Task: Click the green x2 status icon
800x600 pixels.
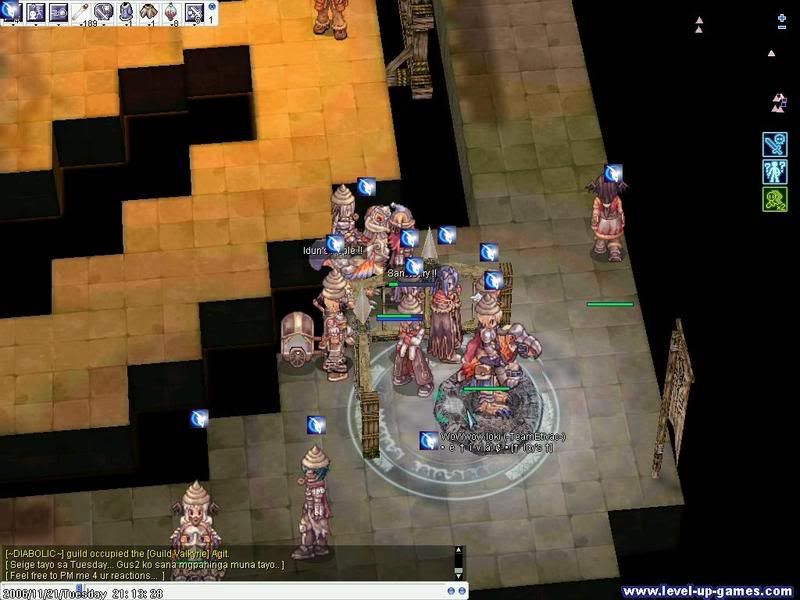Action: (775, 199)
